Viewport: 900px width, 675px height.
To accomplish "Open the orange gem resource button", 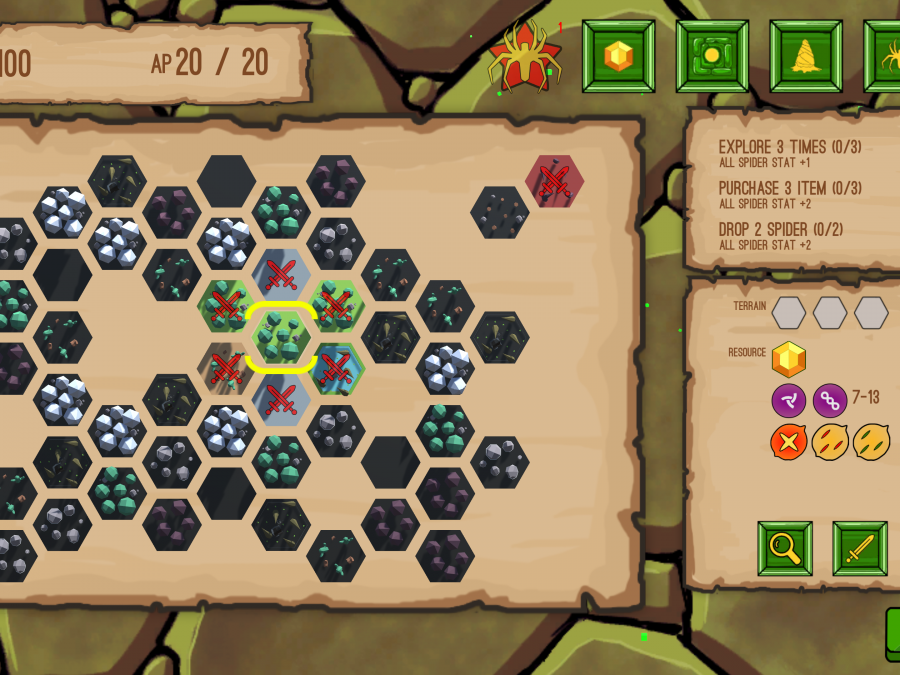I will (619, 56).
